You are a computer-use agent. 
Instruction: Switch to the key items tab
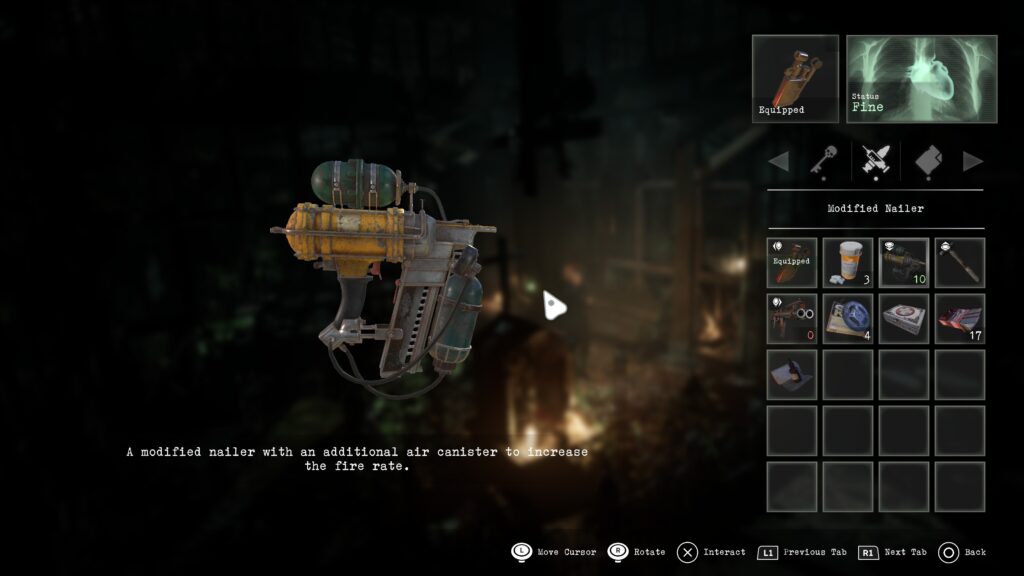[824, 161]
